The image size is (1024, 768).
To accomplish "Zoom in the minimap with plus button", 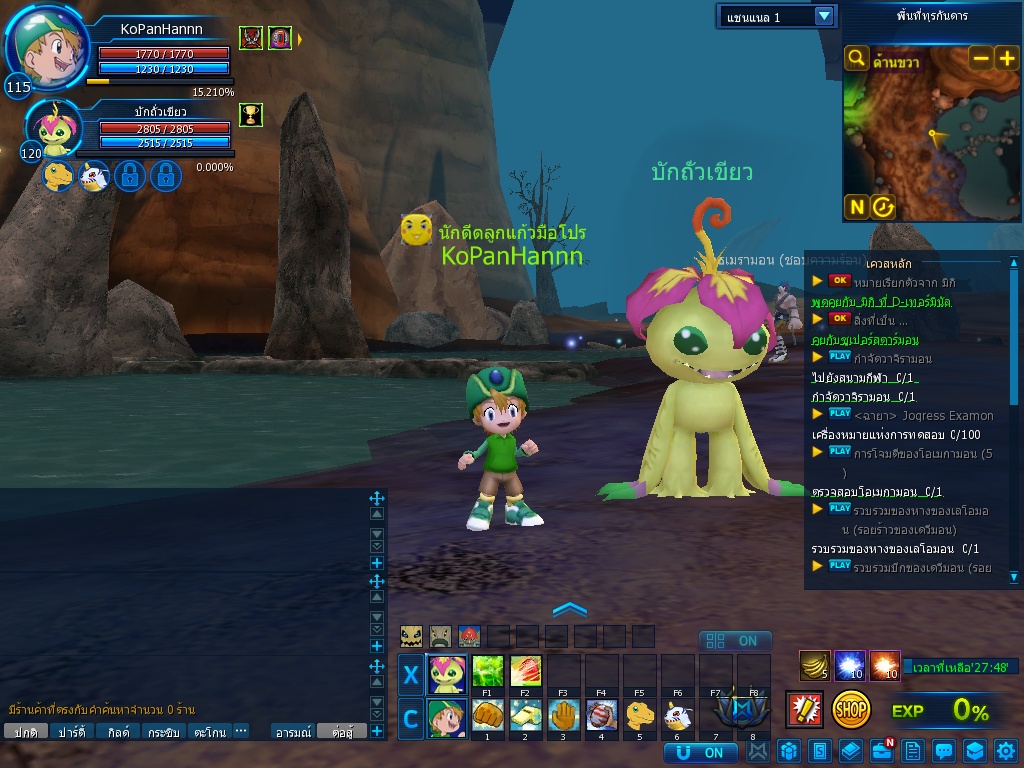I will pyautogui.click(x=1006, y=58).
